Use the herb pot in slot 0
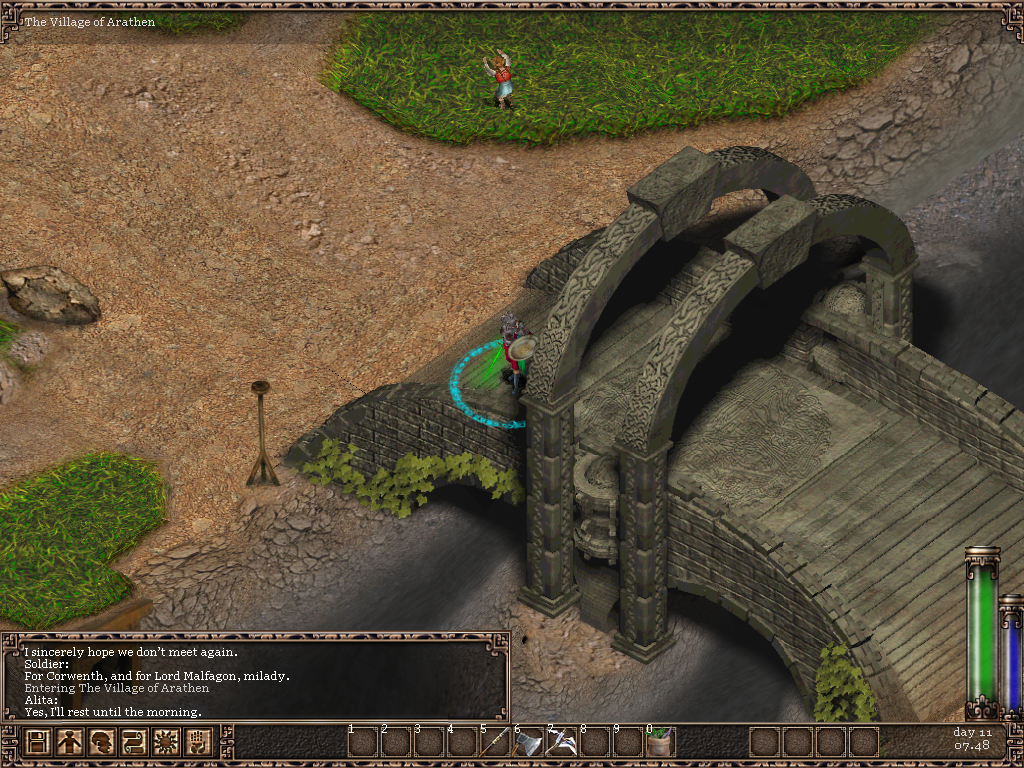 (660, 742)
